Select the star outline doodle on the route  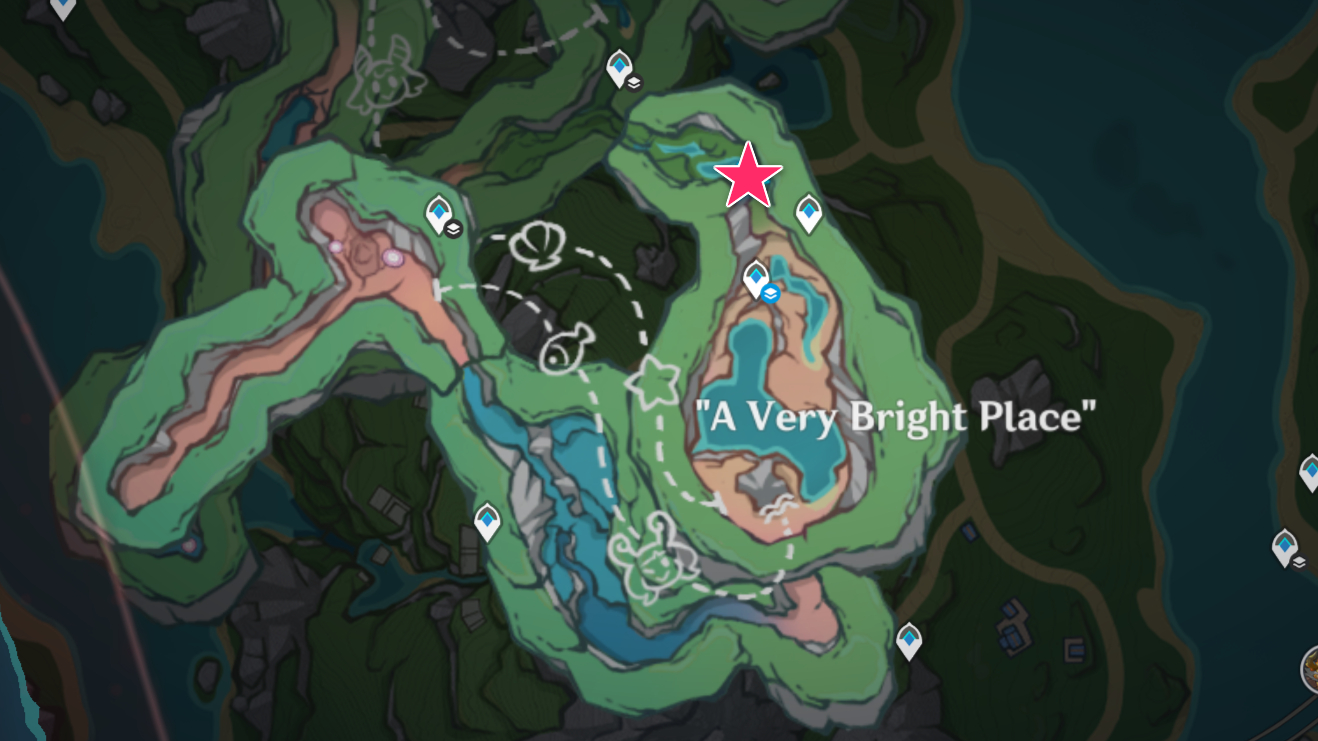pos(652,382)
